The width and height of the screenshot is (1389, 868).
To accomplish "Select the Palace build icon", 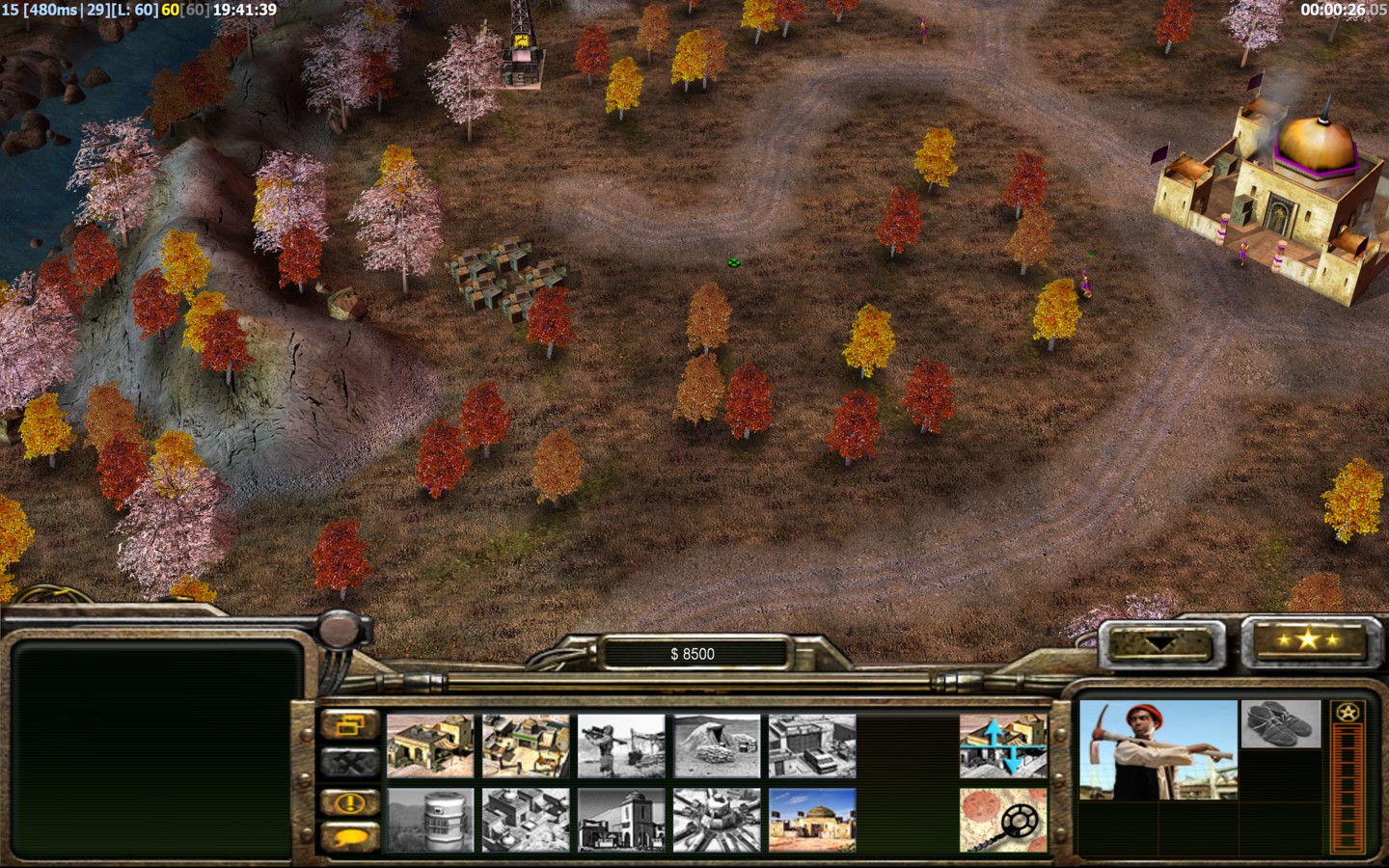I will coord(526,820).
